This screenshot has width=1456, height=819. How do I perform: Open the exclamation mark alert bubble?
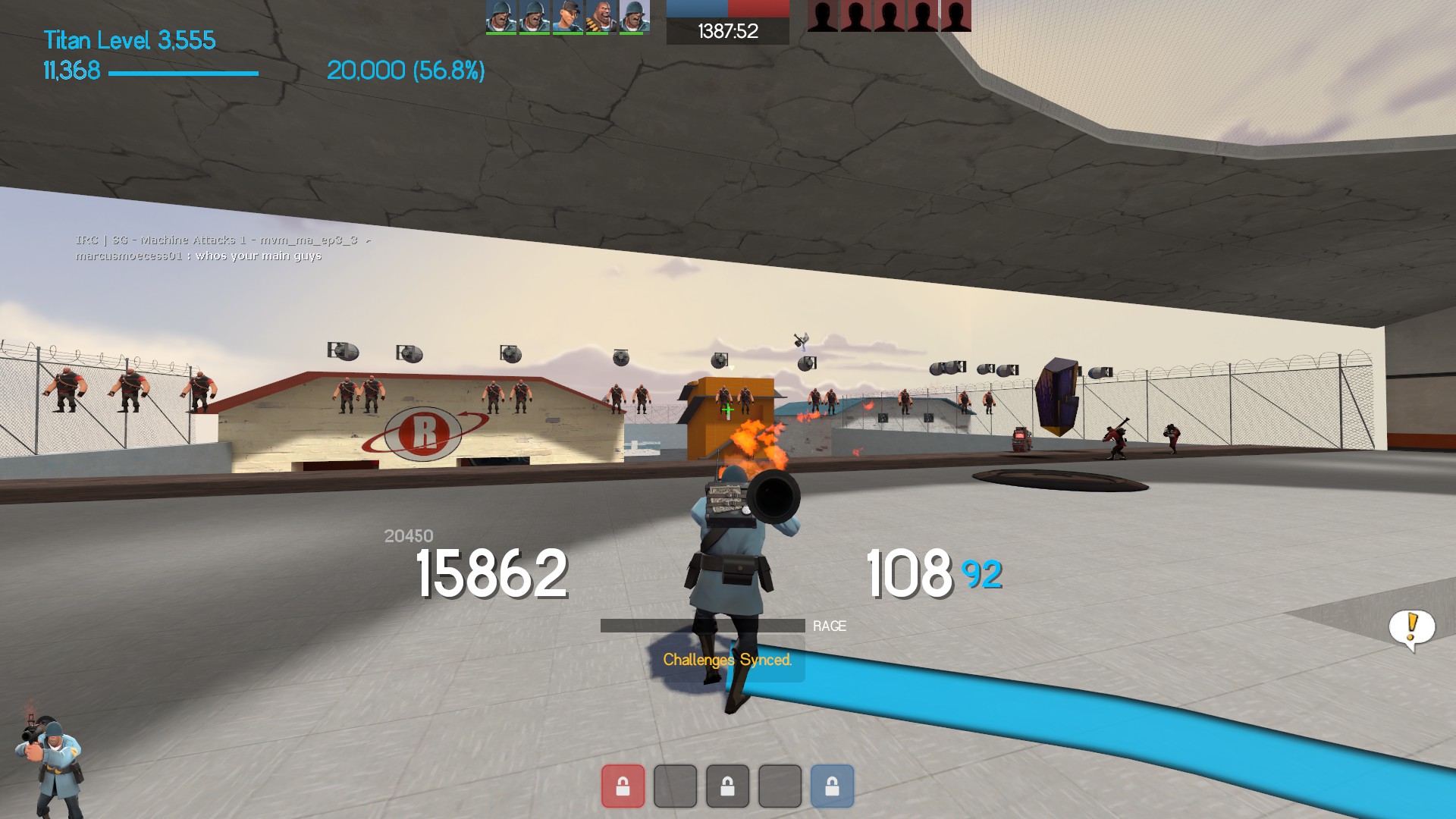(1411, 628)
